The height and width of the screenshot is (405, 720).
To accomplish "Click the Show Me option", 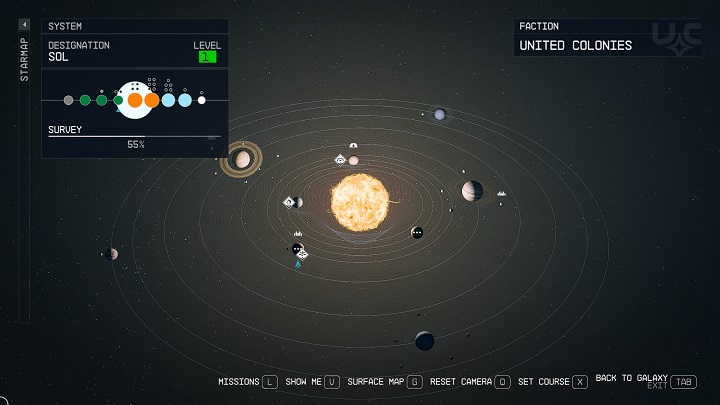I will (312, 382).
